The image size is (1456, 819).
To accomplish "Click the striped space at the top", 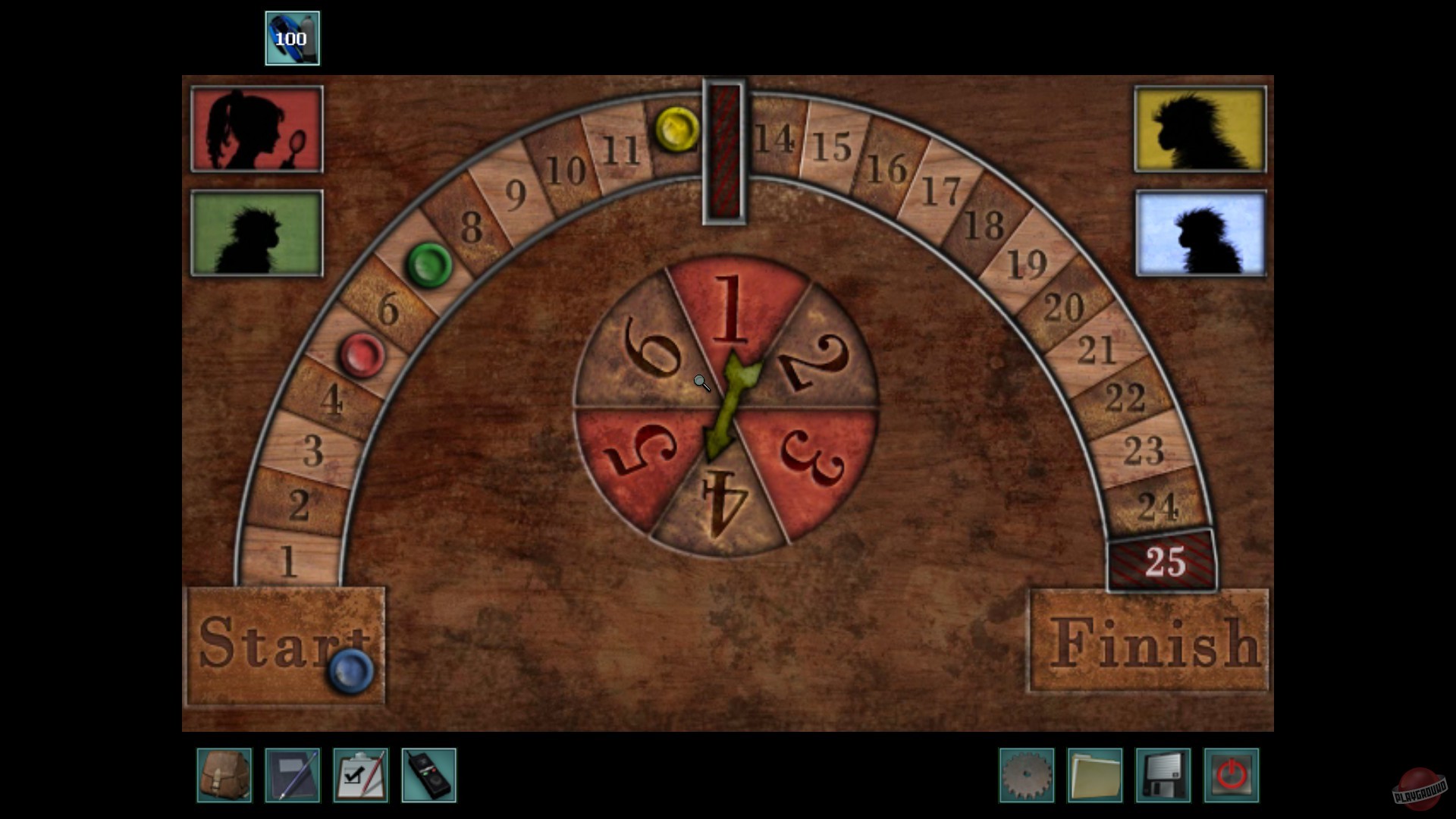I will click(725, 152).
